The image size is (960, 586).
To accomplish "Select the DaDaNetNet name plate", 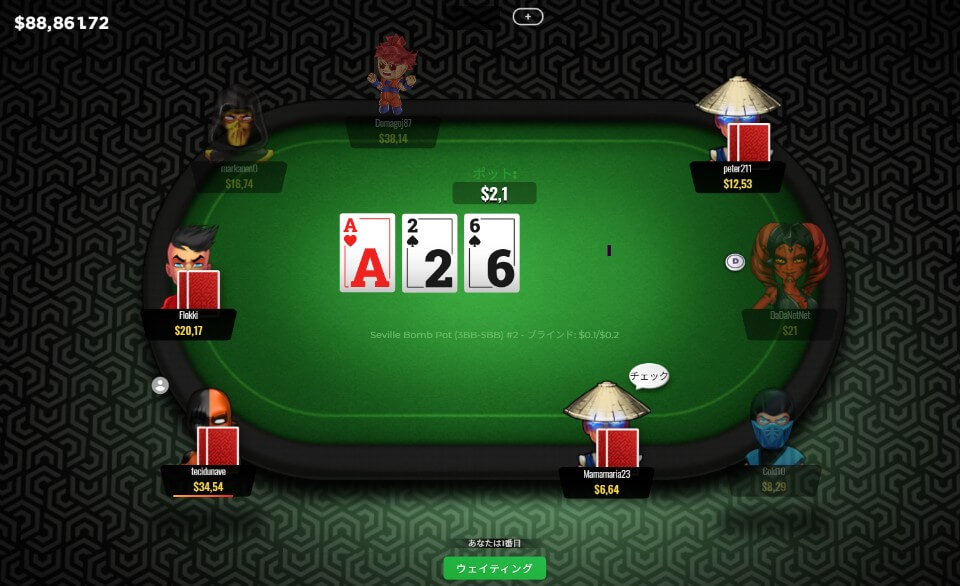I will click(789, 323).
